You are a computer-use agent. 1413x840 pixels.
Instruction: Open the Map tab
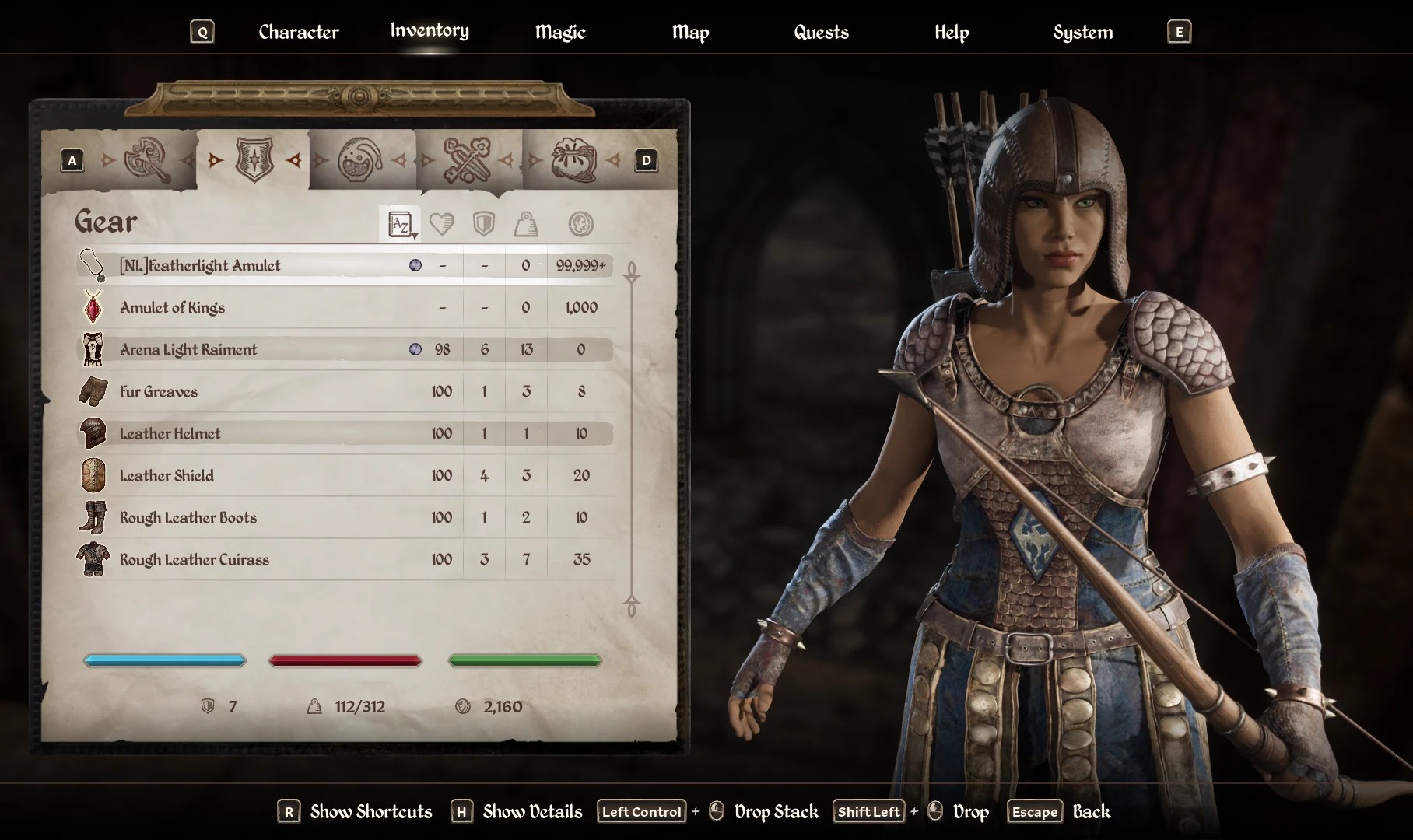pyautogui.click(x=690, y=32)
